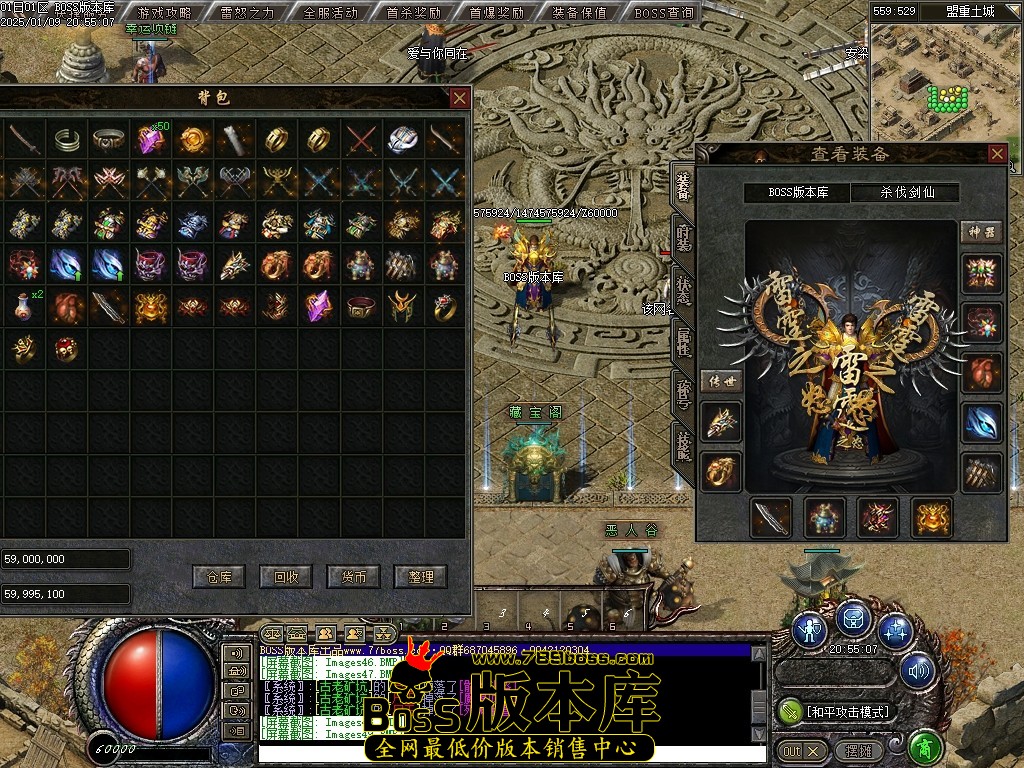Open the 全服活动 server events menu

coord(330,13)
